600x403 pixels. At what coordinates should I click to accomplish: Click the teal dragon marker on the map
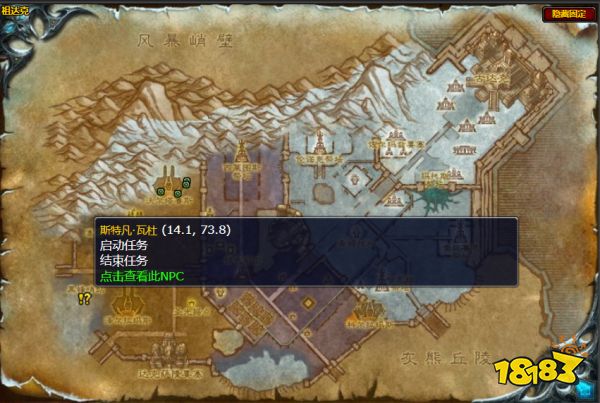point(434,198)
